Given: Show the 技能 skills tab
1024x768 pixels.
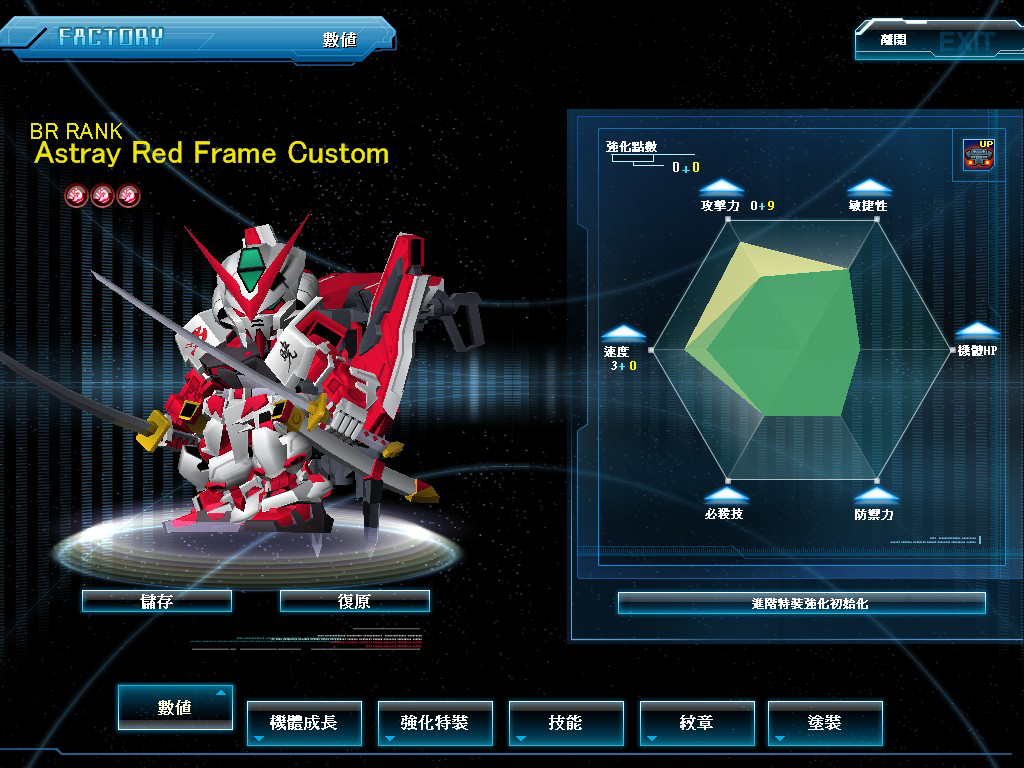Looking at the screenshot, I should [566, 723].
